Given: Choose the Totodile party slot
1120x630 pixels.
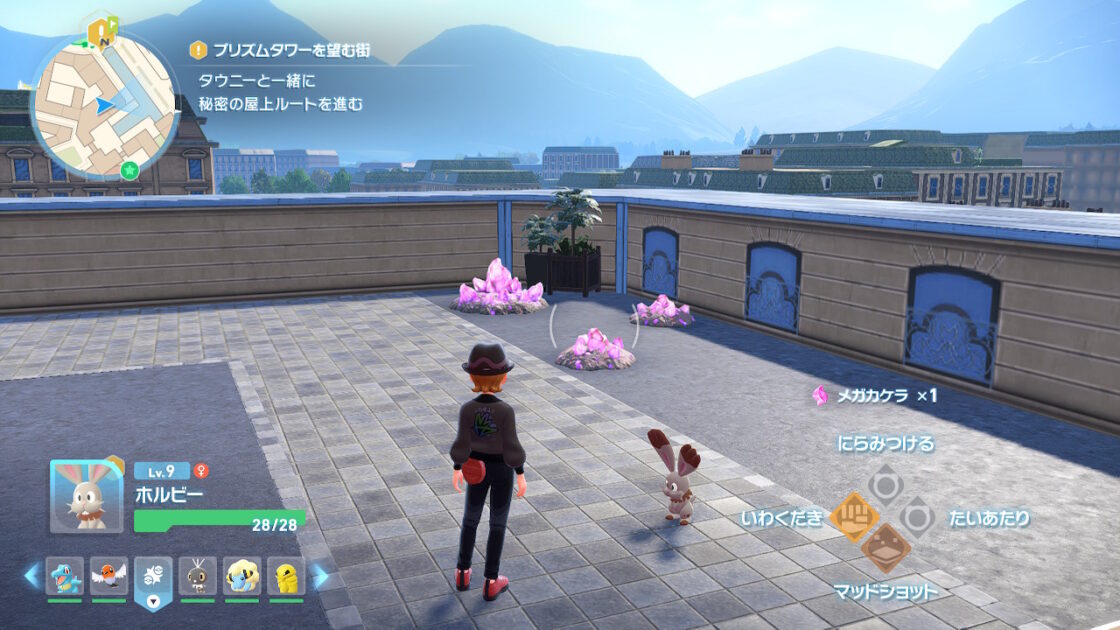Looking at the screenshot, I should 65,576.
